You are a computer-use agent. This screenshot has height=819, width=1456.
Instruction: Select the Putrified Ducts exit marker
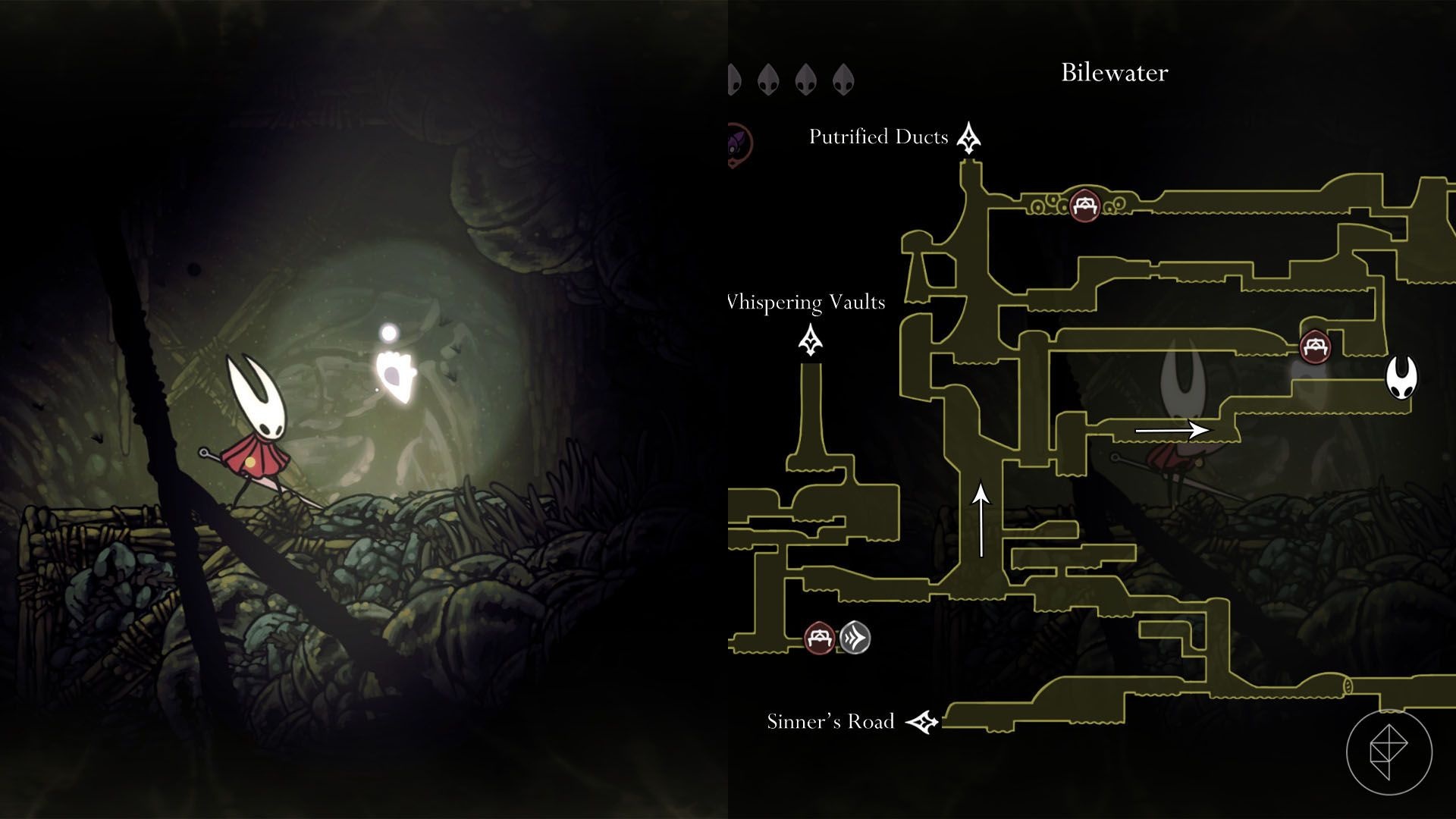point(968,137)
